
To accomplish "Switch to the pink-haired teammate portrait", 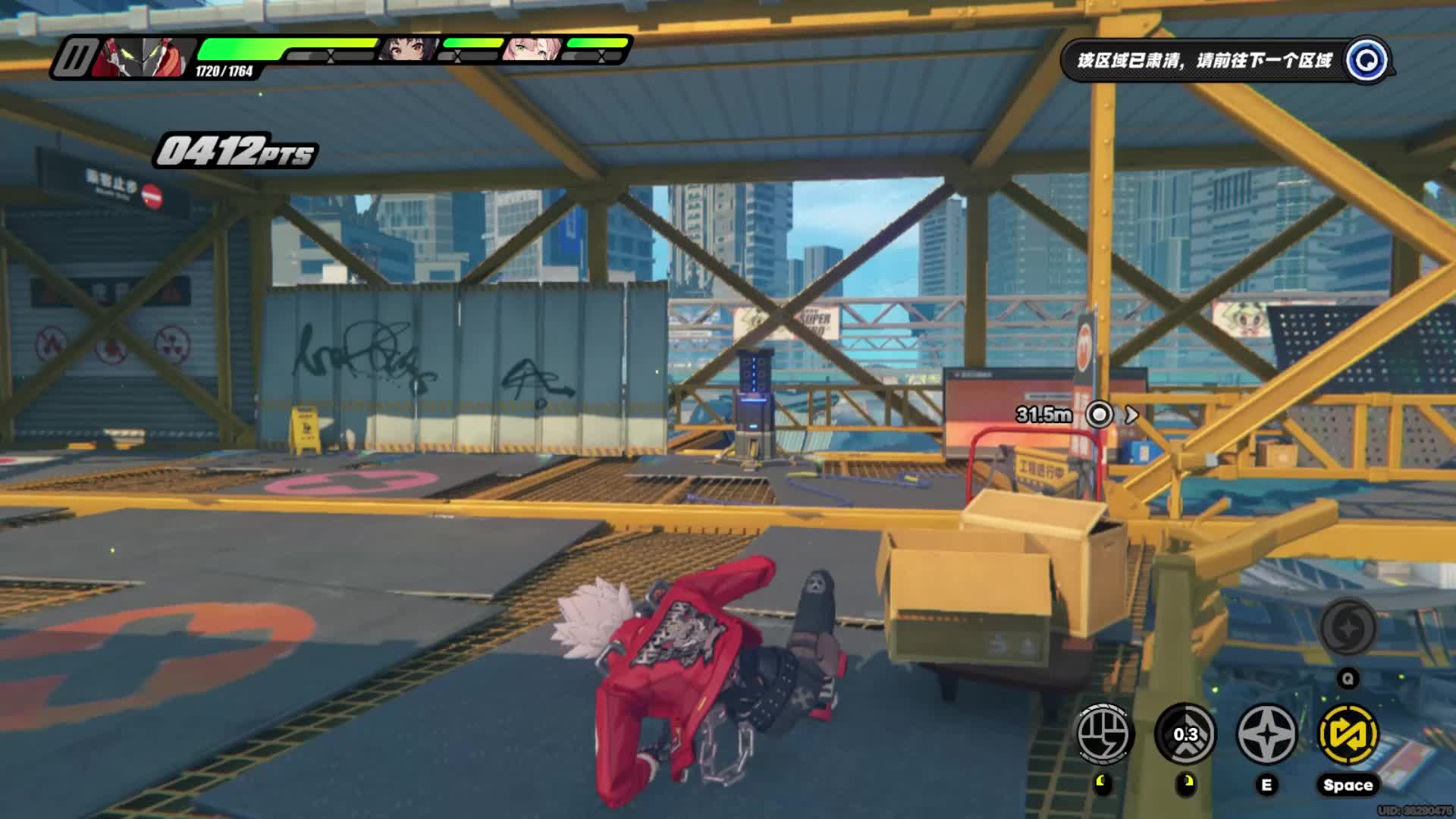I will coord(533,49).
